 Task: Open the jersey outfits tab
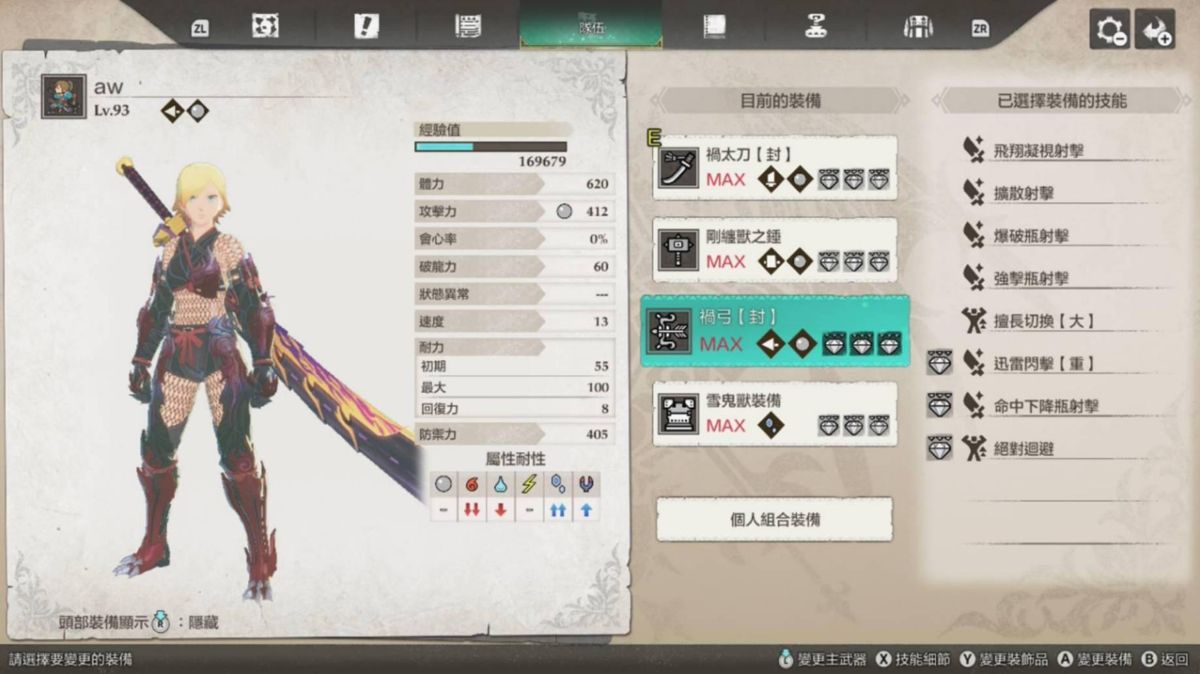(x=917, y=27)
